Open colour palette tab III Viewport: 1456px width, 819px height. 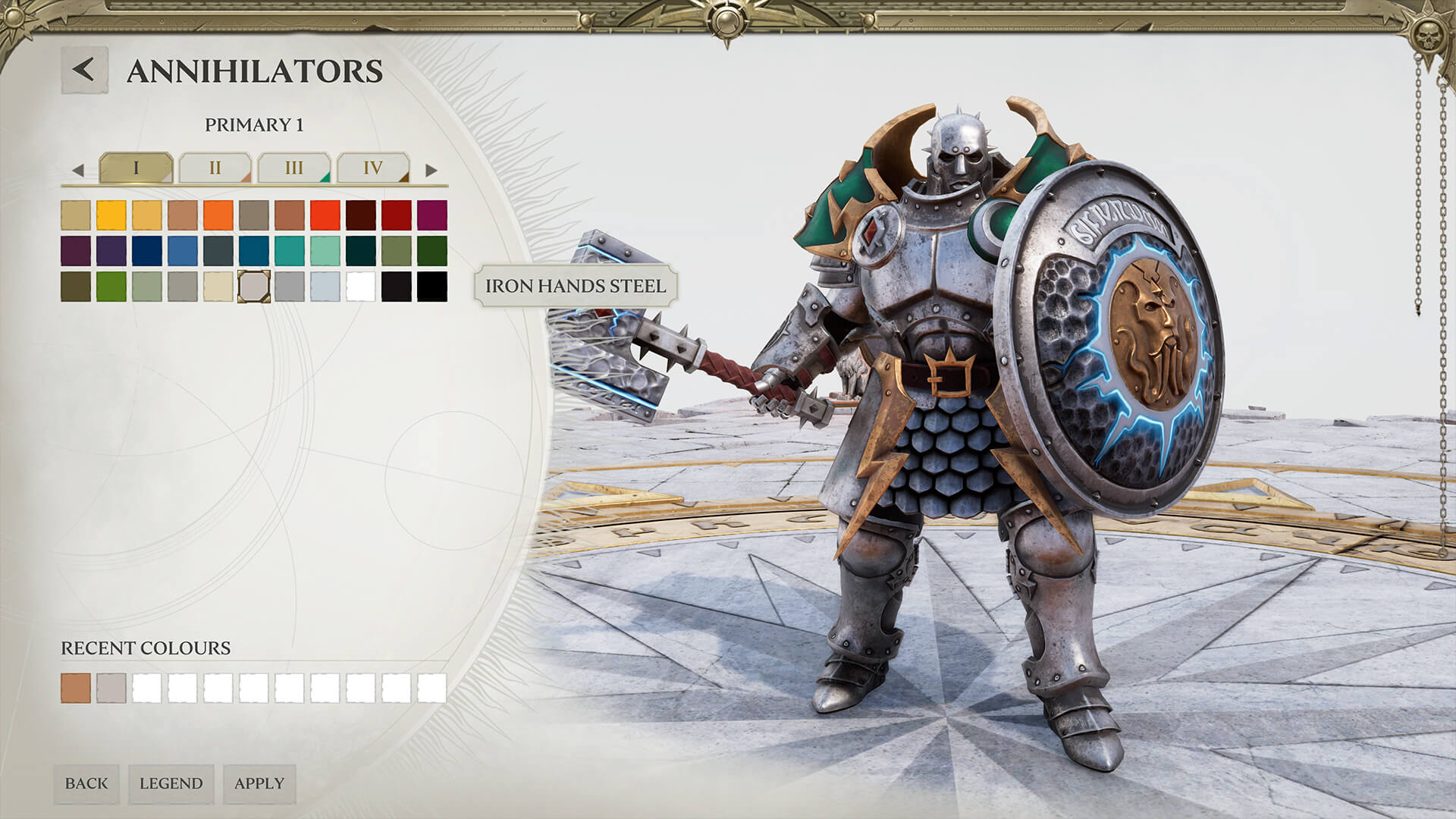click(294, 168)
